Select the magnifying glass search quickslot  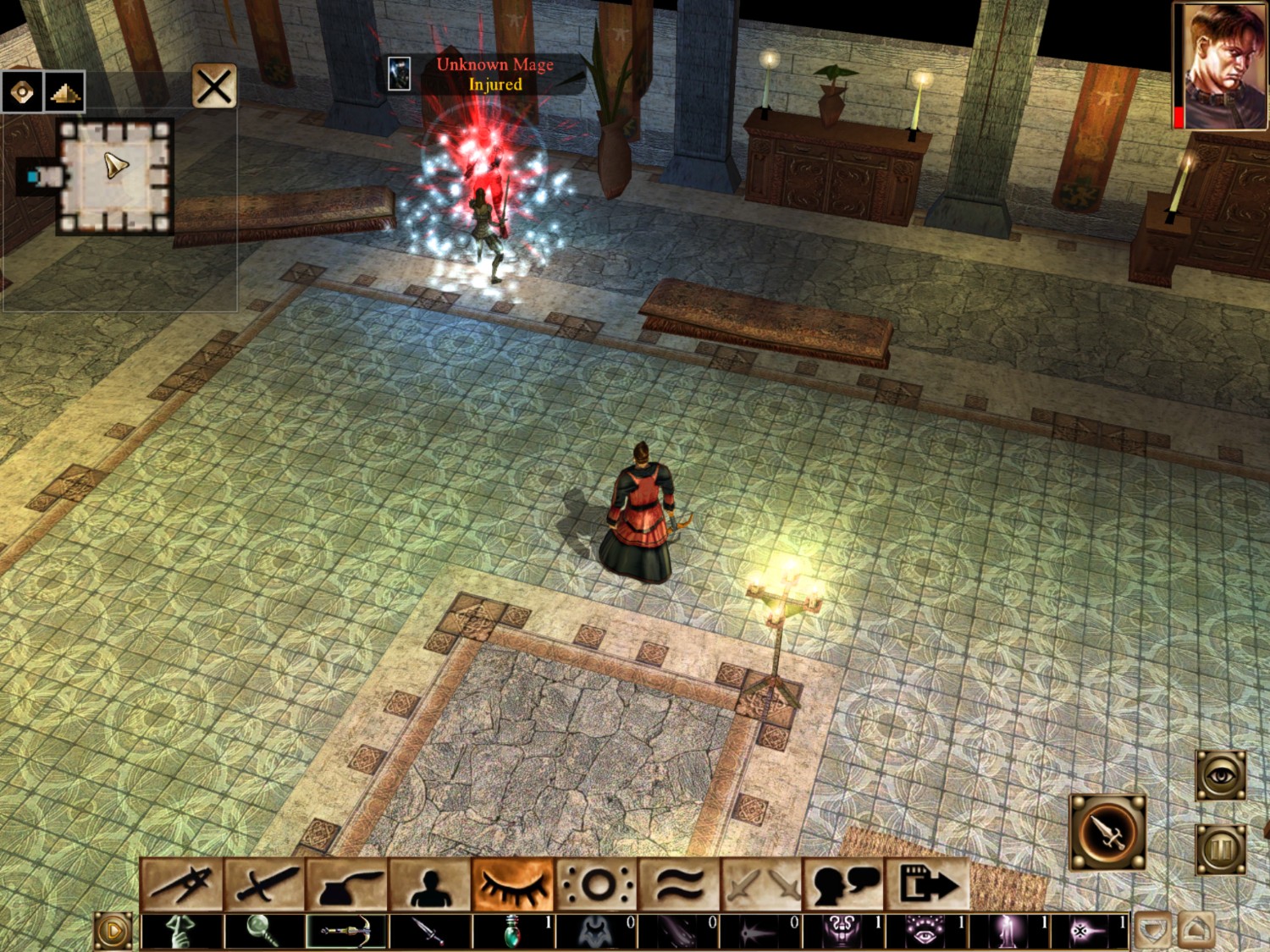(x=264, y=931)
